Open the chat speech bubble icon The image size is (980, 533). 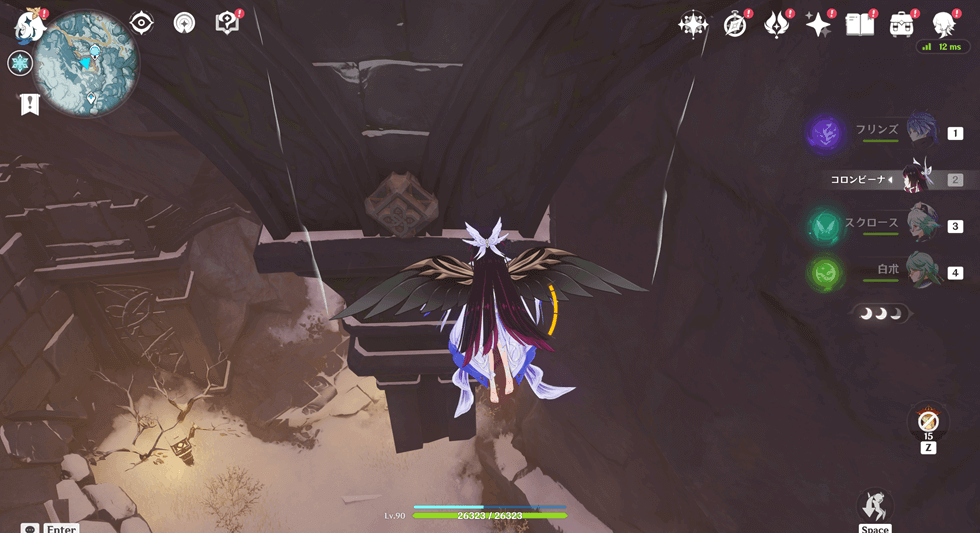click(x=30, y=529)
